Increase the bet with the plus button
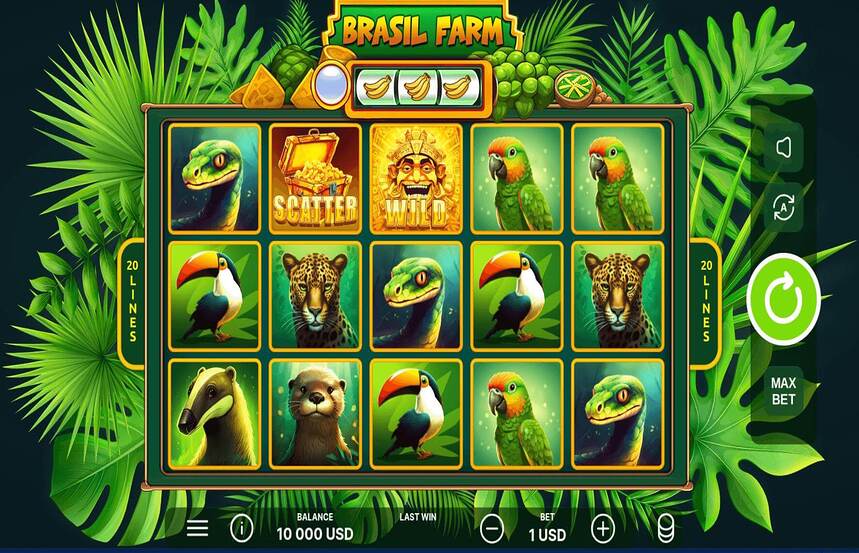The image size is (859, 553). (603, 527)
